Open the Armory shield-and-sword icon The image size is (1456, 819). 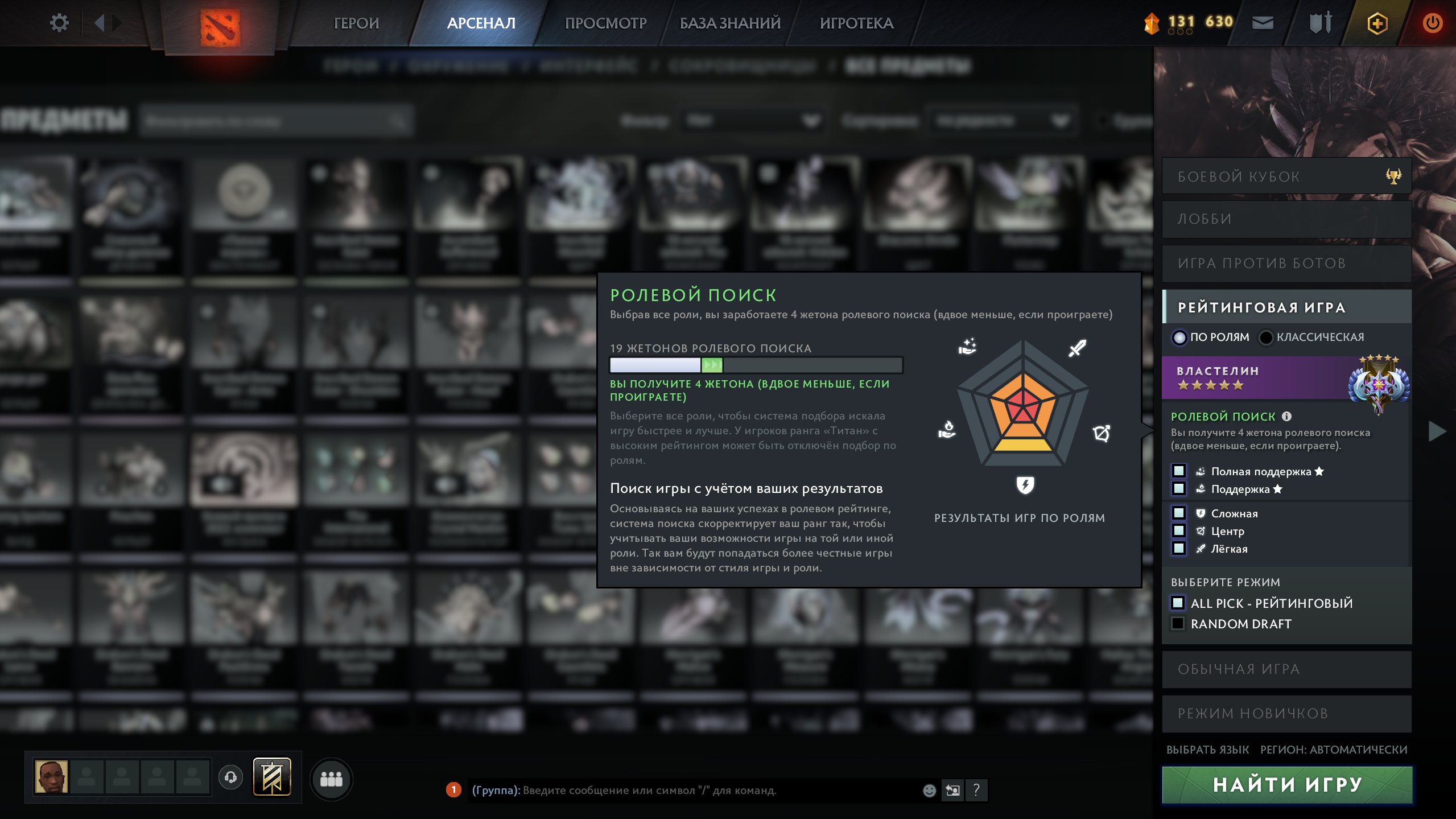[1321, 23]
